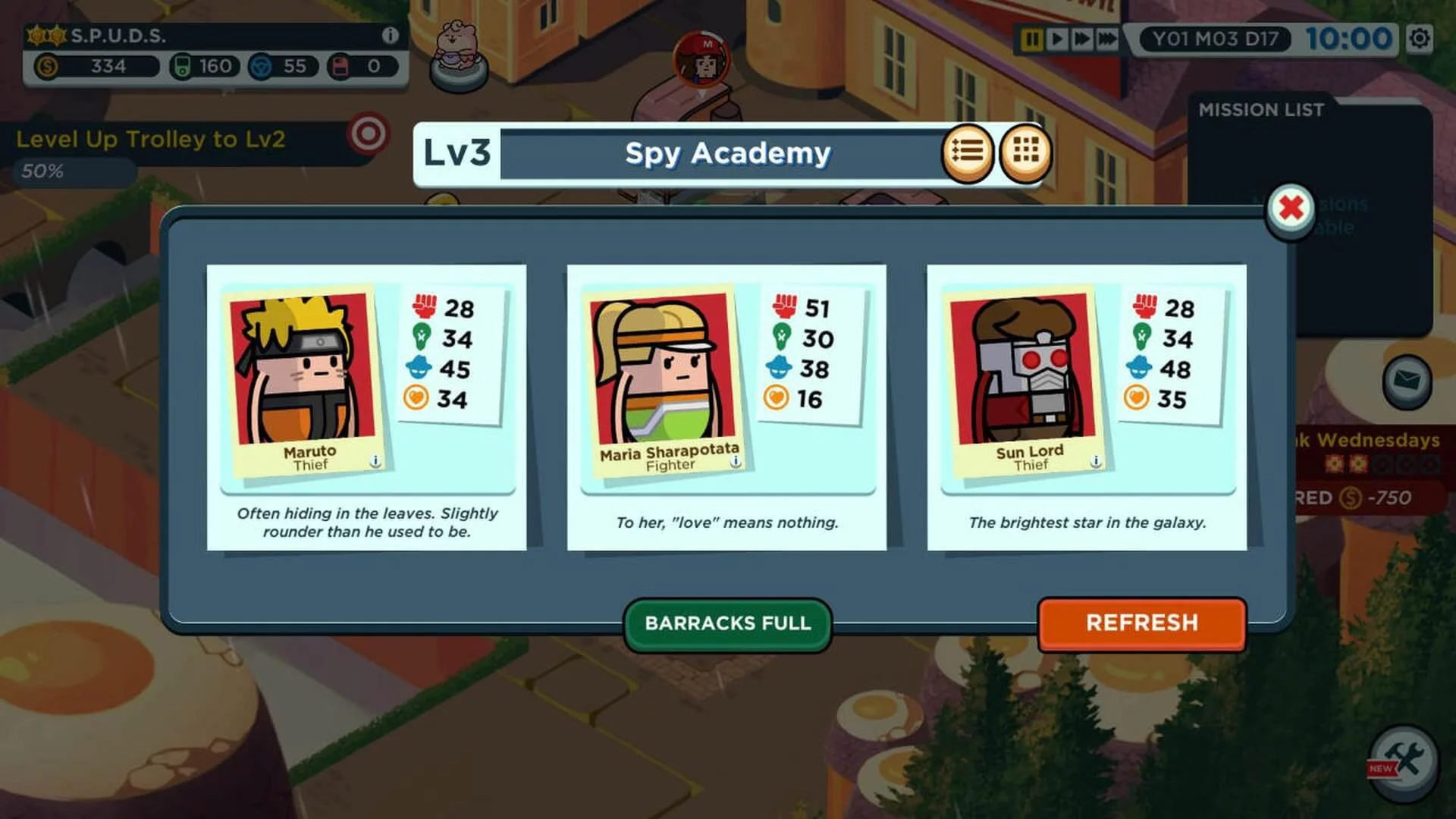The width and height of the screenshot is (1456, 819).
Task: Open list view beside Spy Academy title
Action: click(x=967, y=152)
